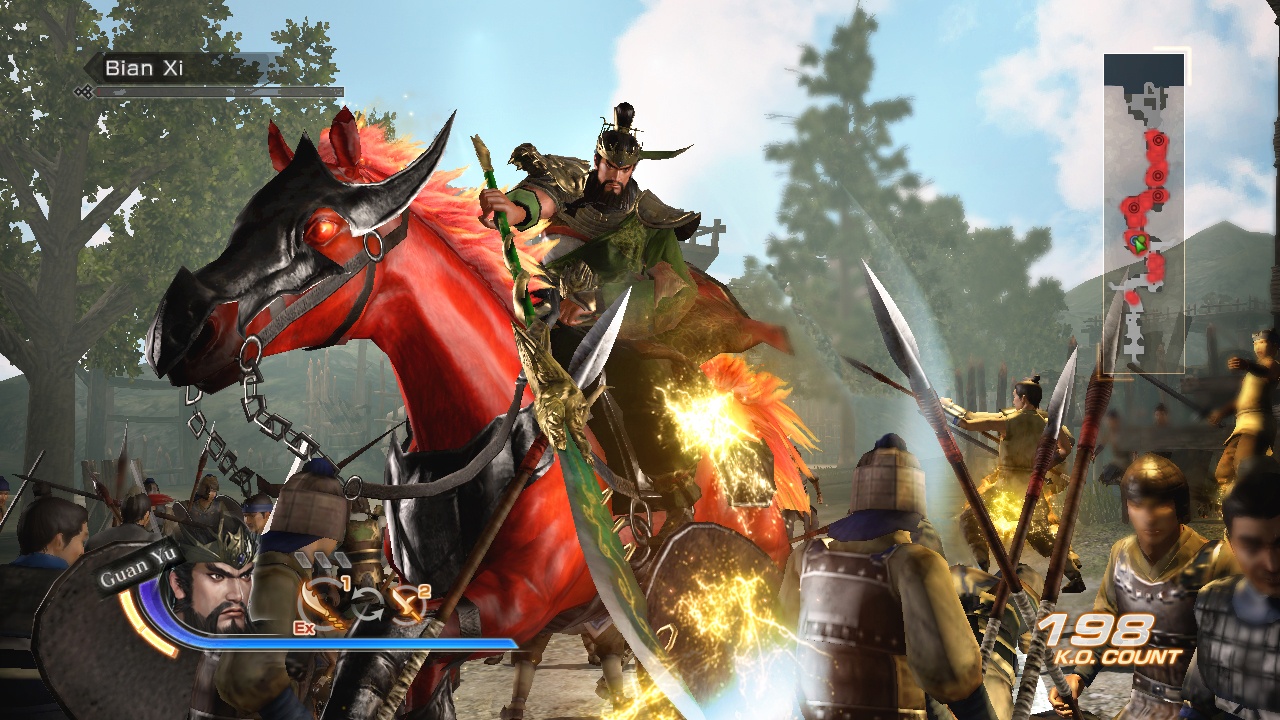The image size is (1280, 720).
Task: Toggle the Ex label on the first weapon
Action: pyautogui.click(x=305, y=628)
